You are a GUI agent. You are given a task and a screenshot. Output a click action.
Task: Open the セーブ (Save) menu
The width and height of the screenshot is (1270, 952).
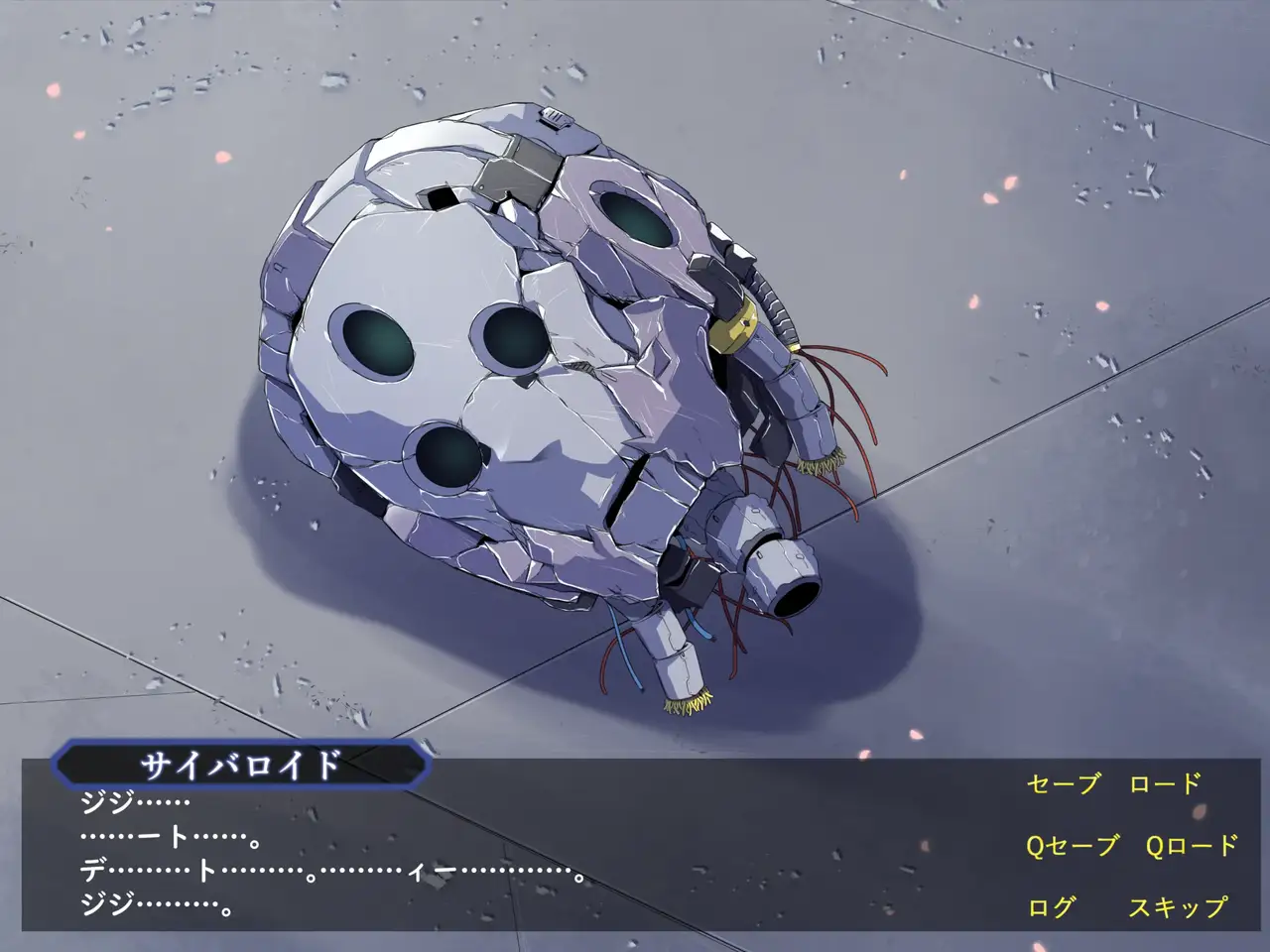pyautogui.click(x=1063, y=784)
